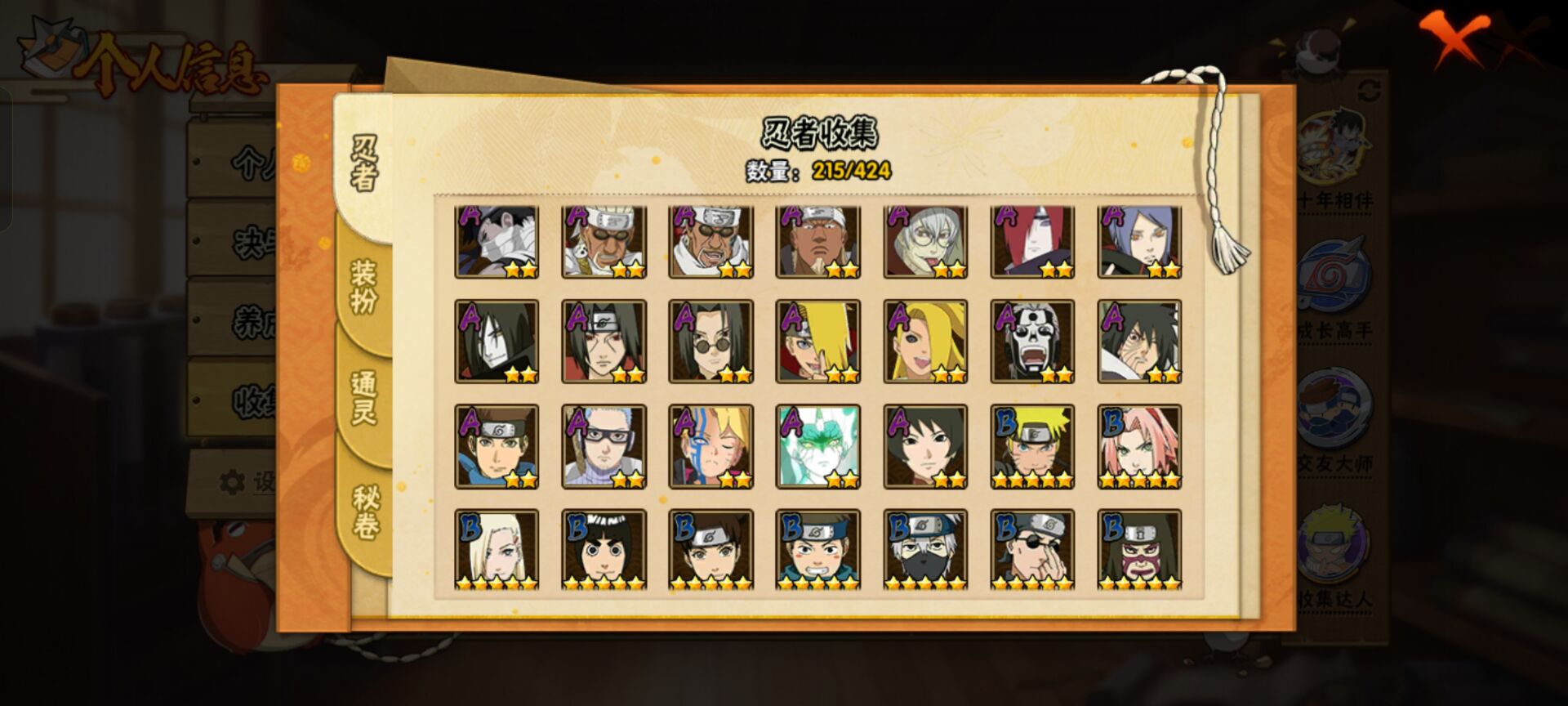The height and width of the screenshot is (706, 1568).
Task: Open the 装扮 tab
Action: (364, 286)
